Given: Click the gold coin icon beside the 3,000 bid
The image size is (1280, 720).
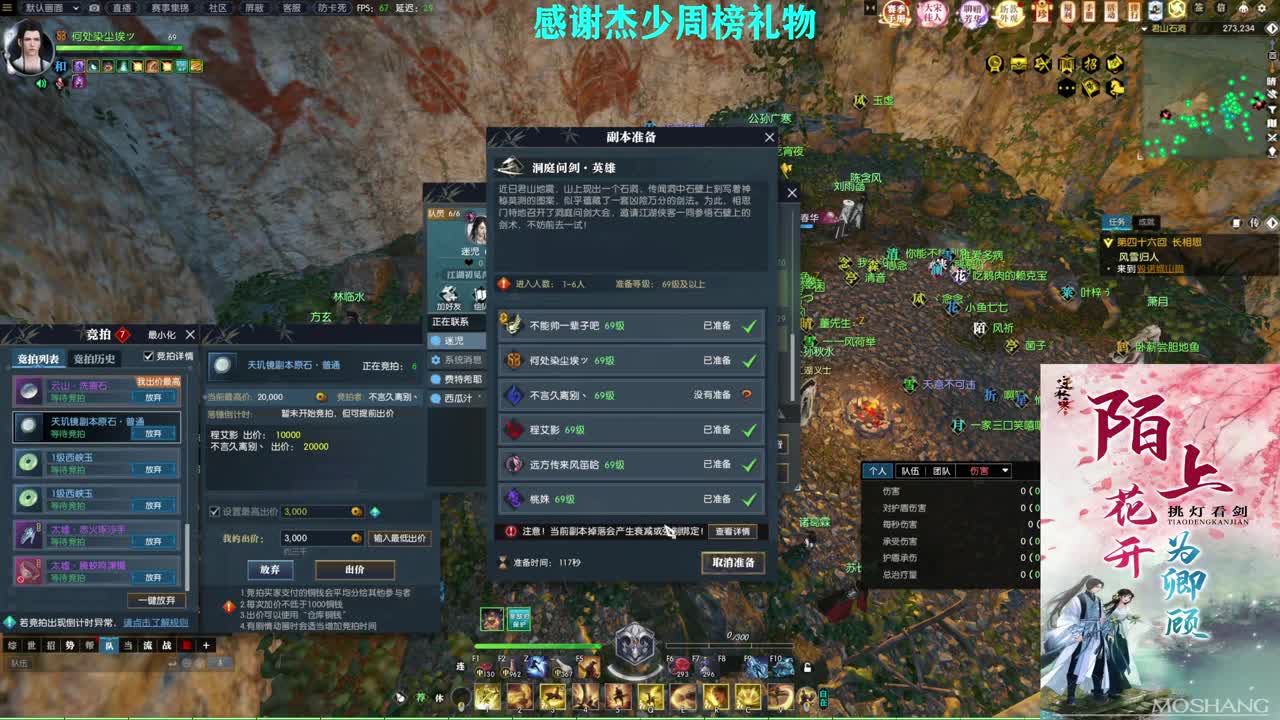Looking at the screenshot, I should coord(357,538).
